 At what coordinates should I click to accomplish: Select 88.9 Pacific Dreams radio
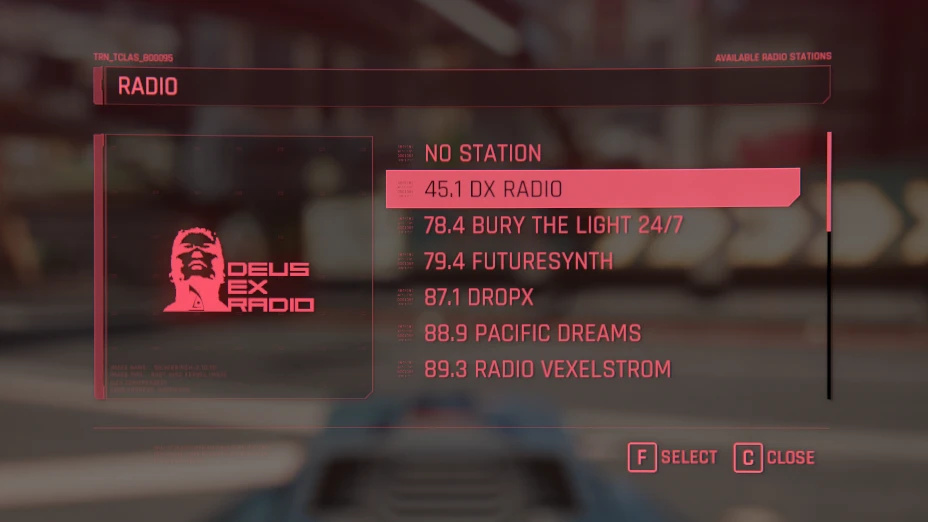pyautogui.click(x=532, y=333)
